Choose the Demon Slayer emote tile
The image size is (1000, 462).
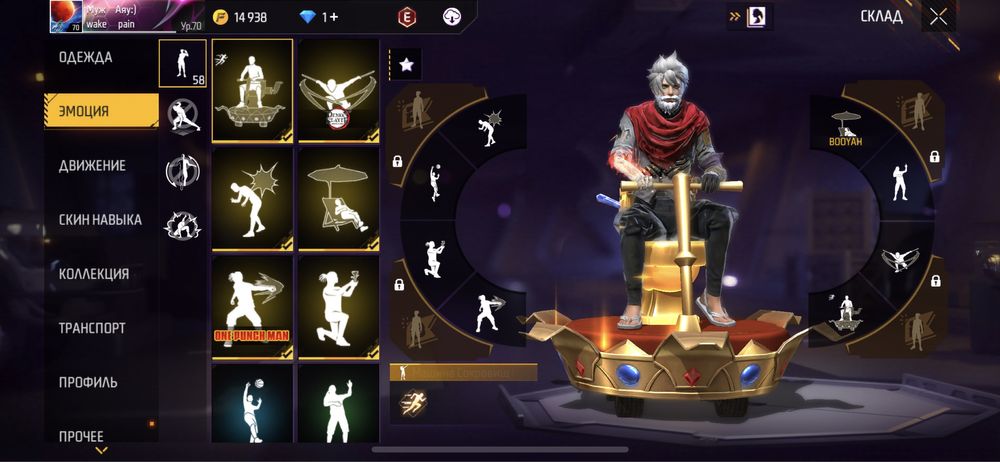click(x=338, y=90)
